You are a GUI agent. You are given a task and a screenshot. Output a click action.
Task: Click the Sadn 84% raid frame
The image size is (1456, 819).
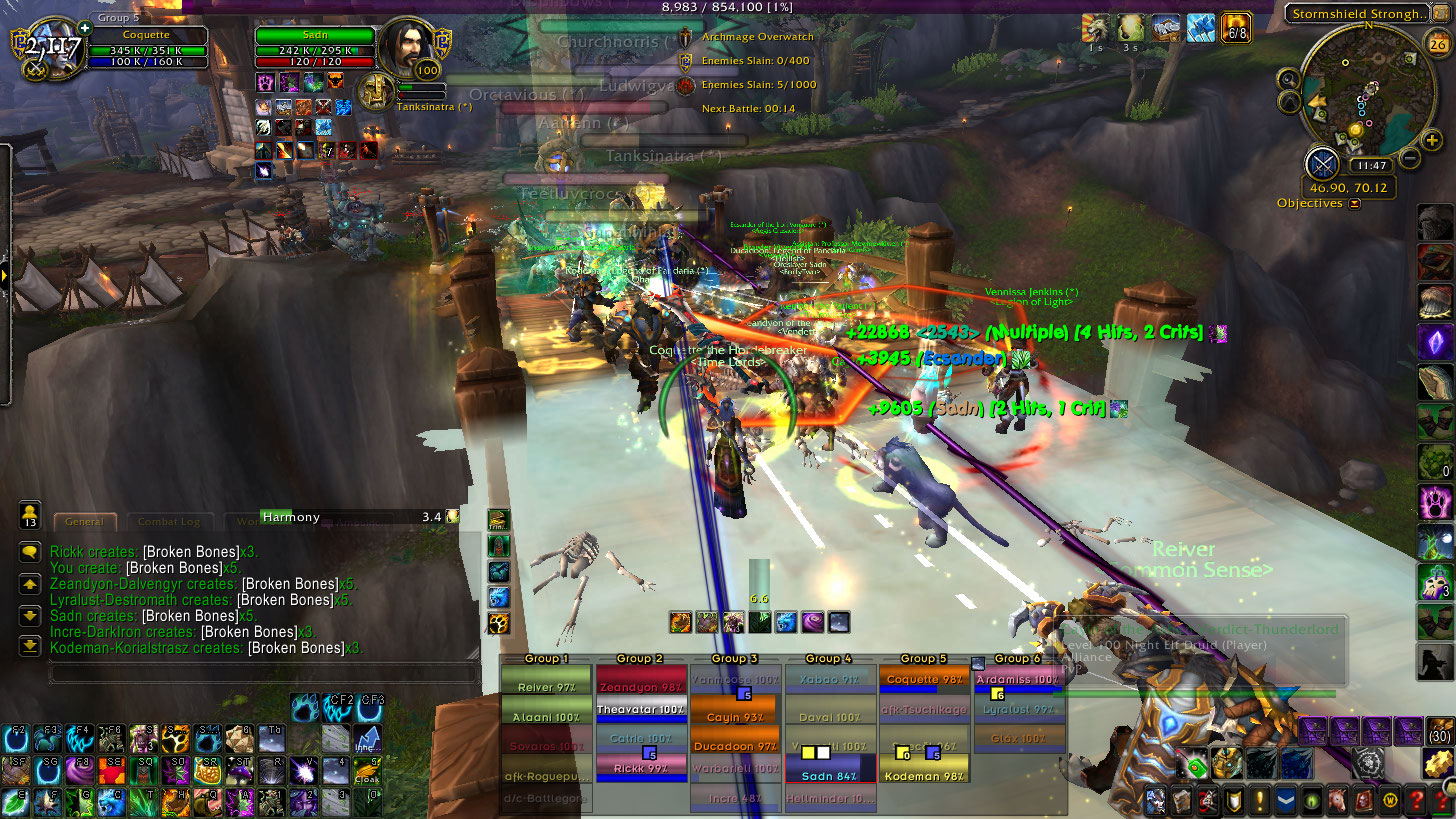[x=831, y=776]
